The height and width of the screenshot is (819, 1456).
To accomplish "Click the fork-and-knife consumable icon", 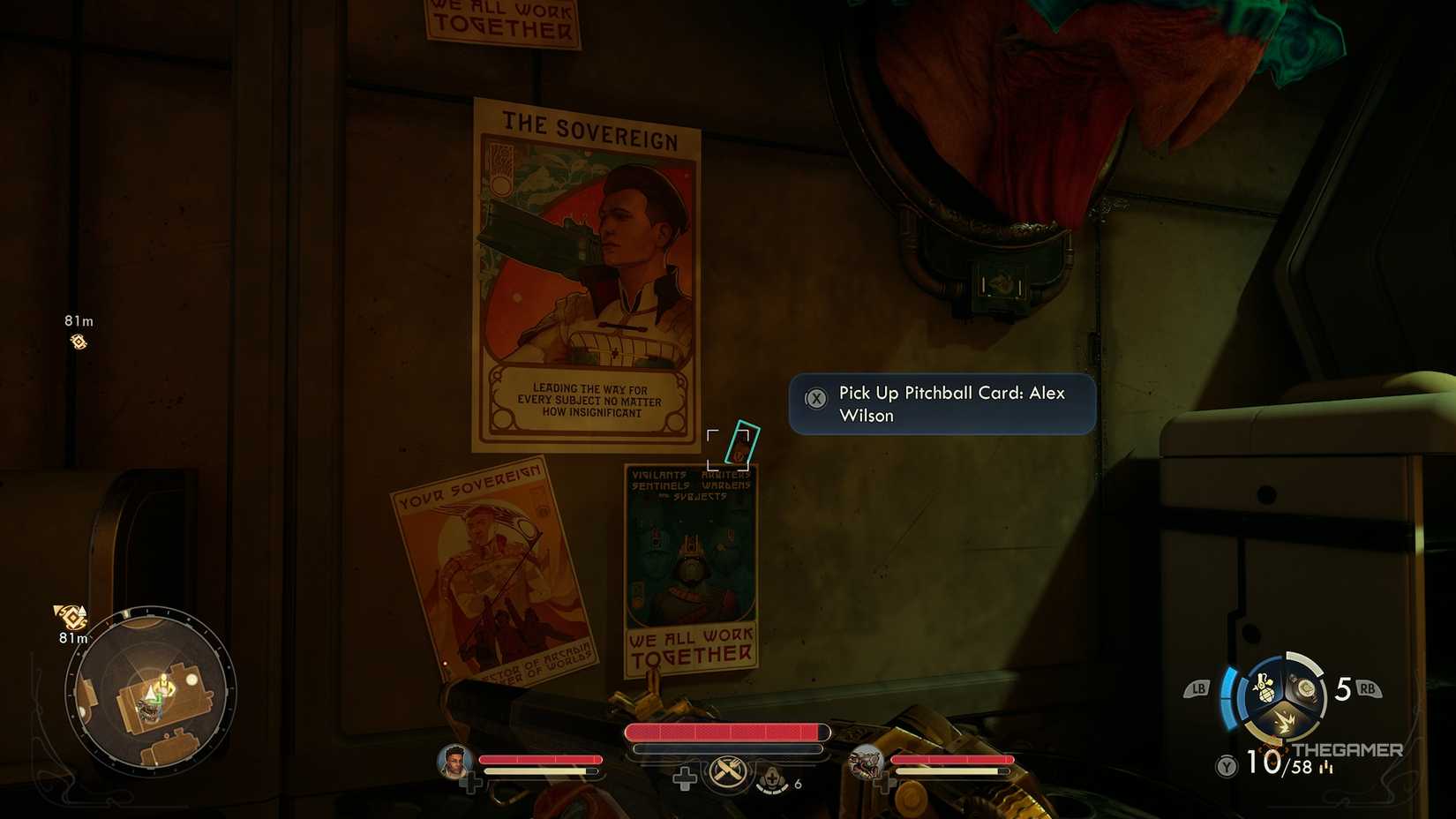I will pos(728,771).
